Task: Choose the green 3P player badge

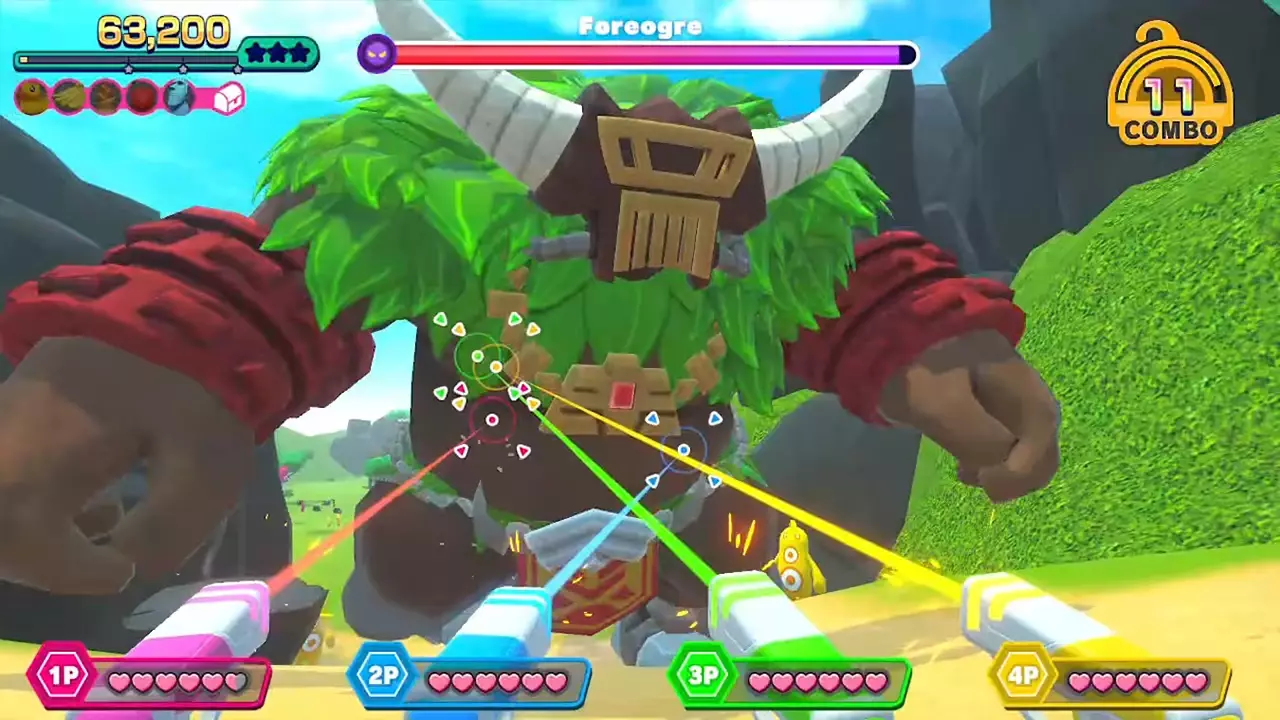Action: pyautogui.click(x=702, y=676)
